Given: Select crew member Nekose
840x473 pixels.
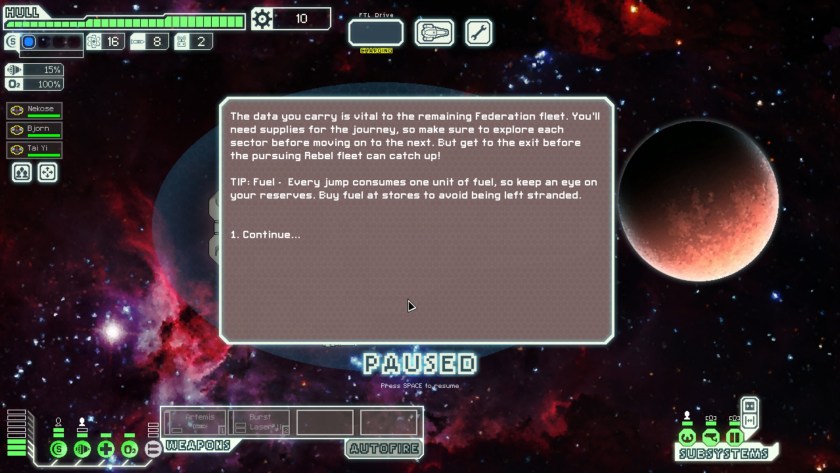Looking at the screenshot, I should pyautogui.click(x=34, y=111).
